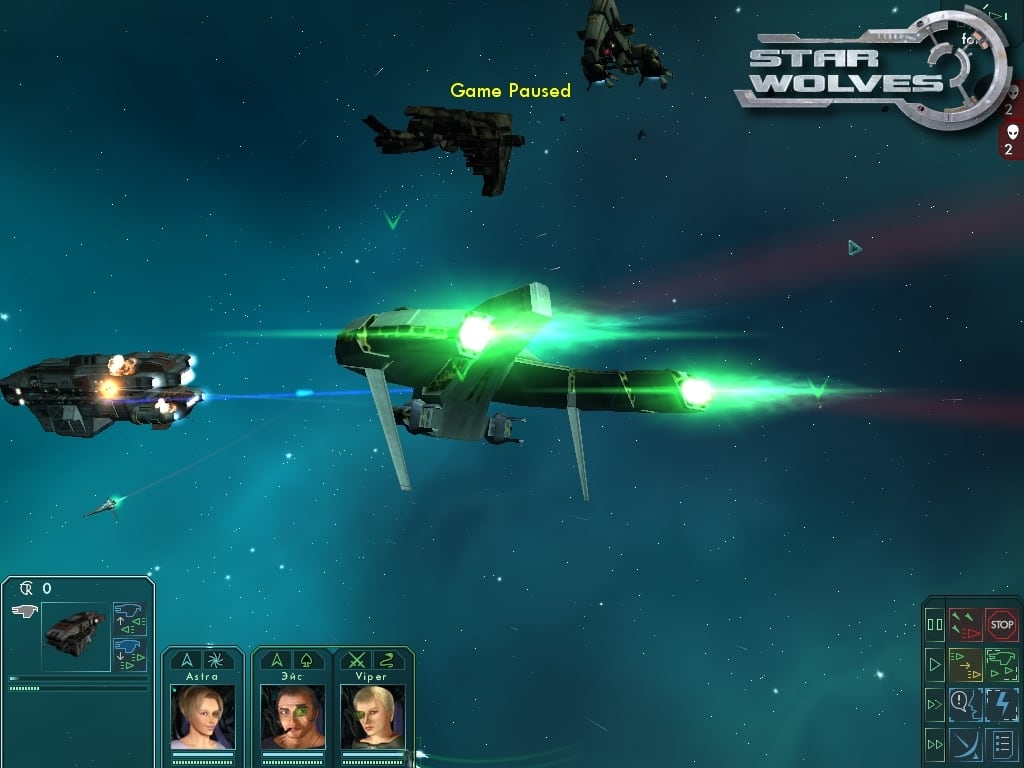Set game speed to normal play
The width and height of the screenshot is (1024, 768).
(x=935, y=664)
